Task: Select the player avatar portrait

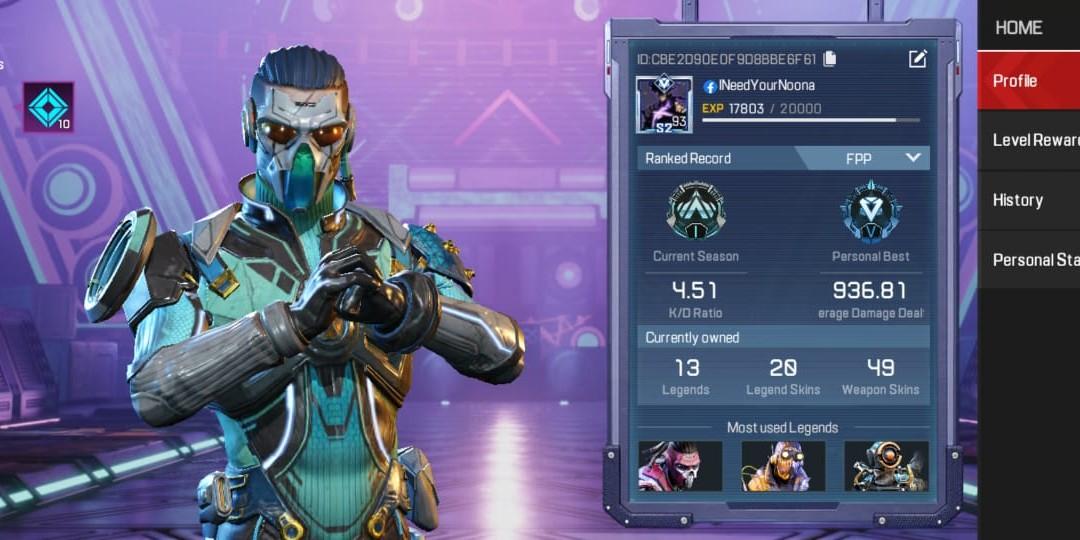Action: (664, 105)
